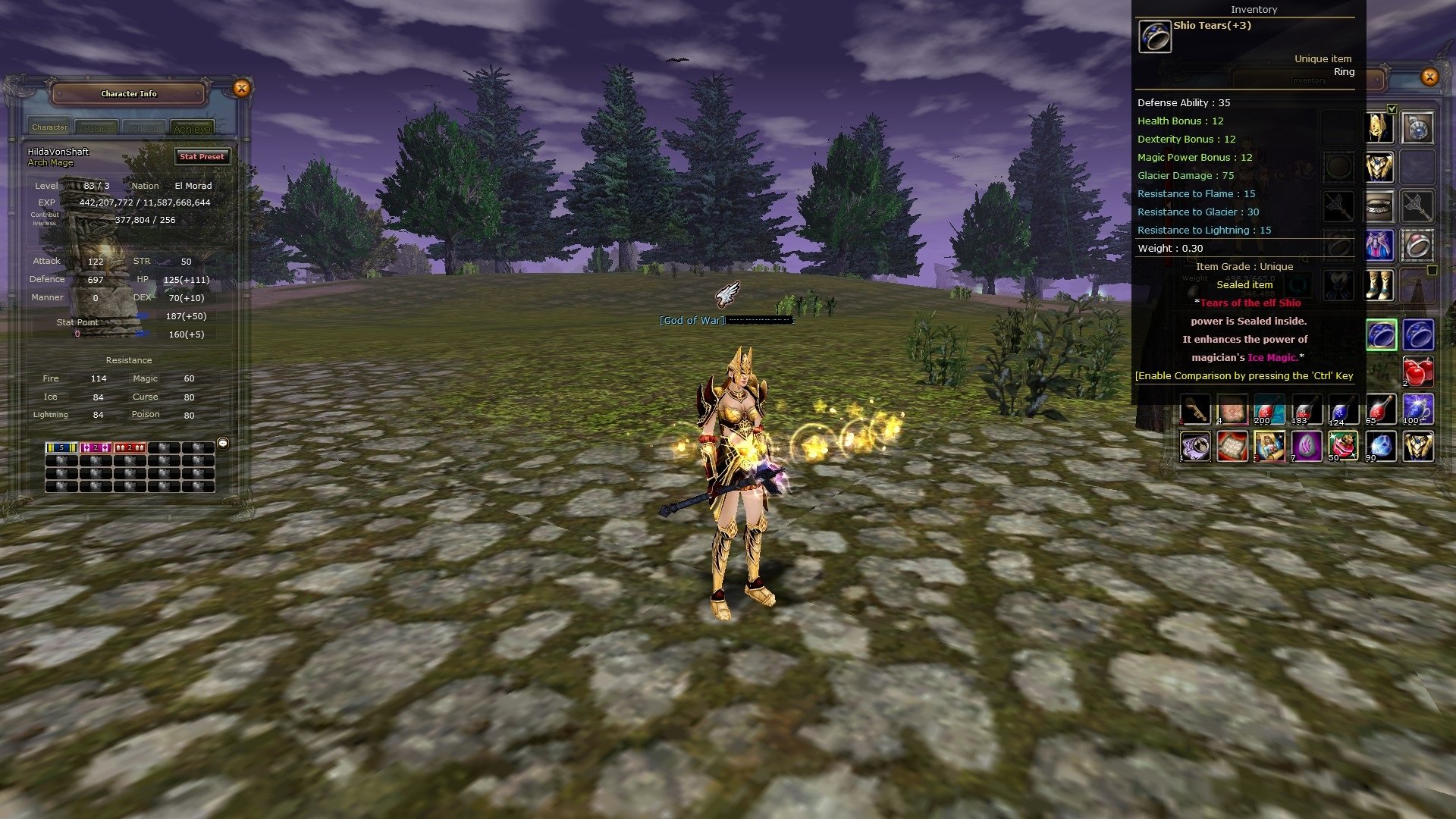The image size is (1456, 819).
Task: Select the red gem item with quantity 50
Action: [x=1342, y=447]
